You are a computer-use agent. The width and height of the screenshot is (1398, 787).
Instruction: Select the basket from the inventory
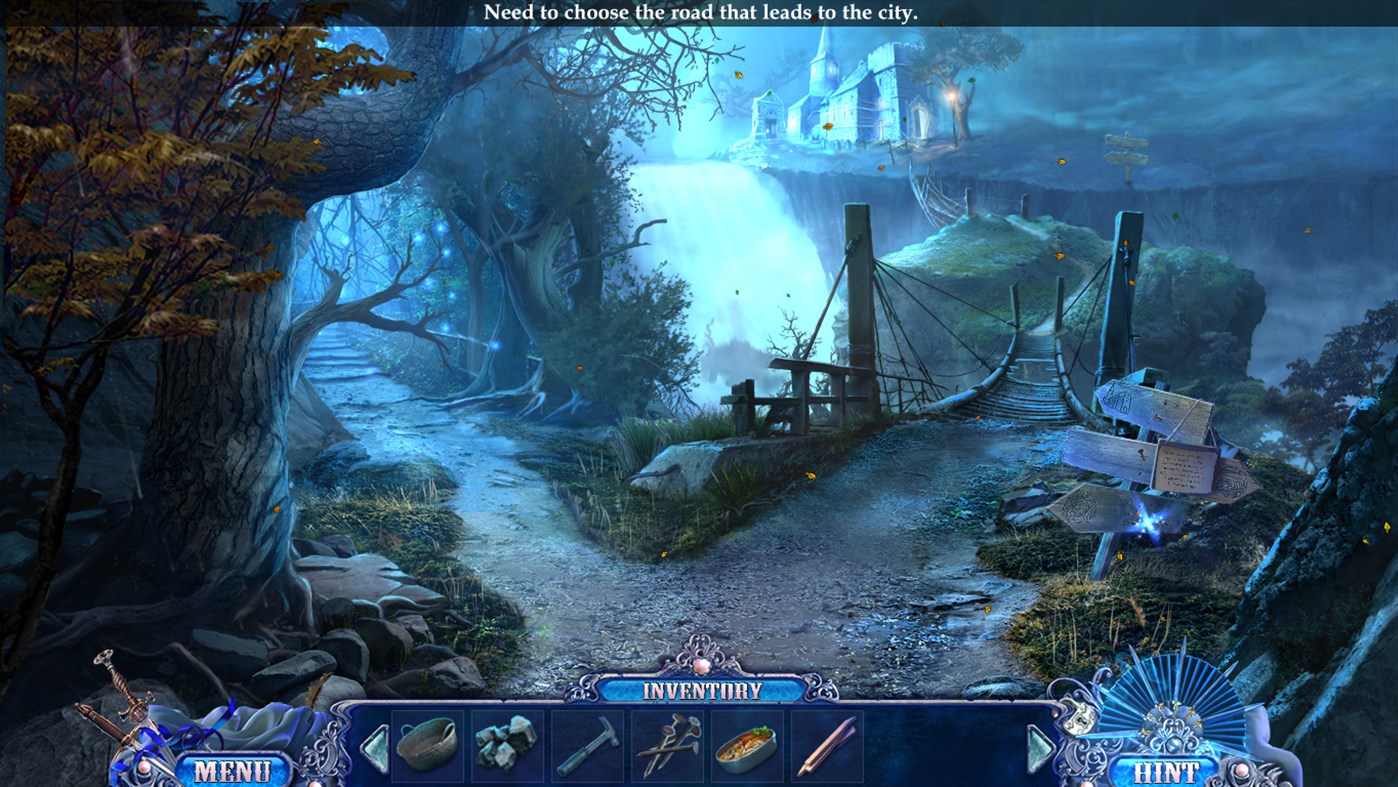click(x=428, y=749)
